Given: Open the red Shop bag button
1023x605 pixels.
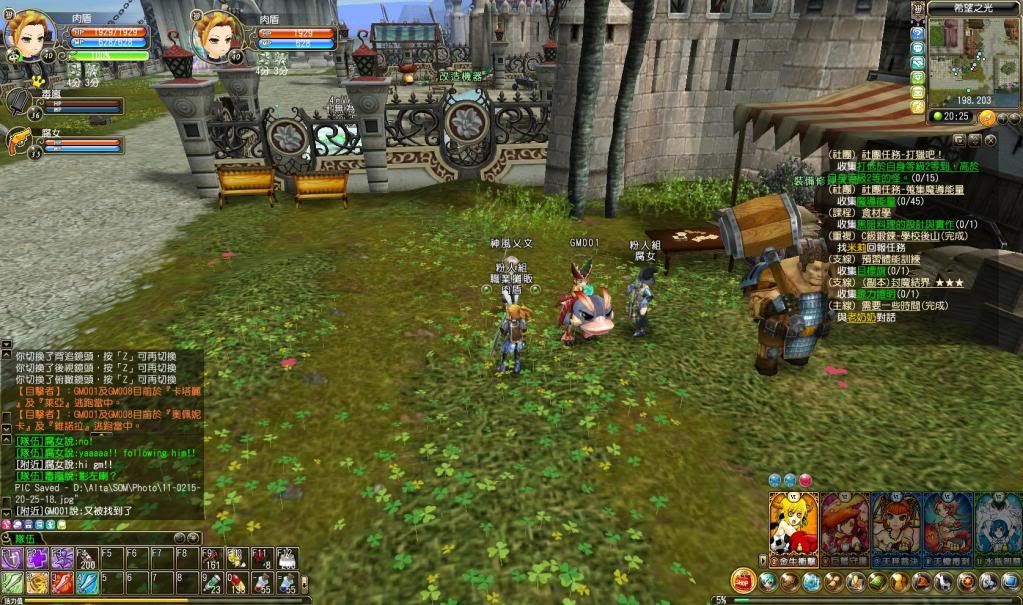Looking at the screenshot, I should (x=743, y=580).
